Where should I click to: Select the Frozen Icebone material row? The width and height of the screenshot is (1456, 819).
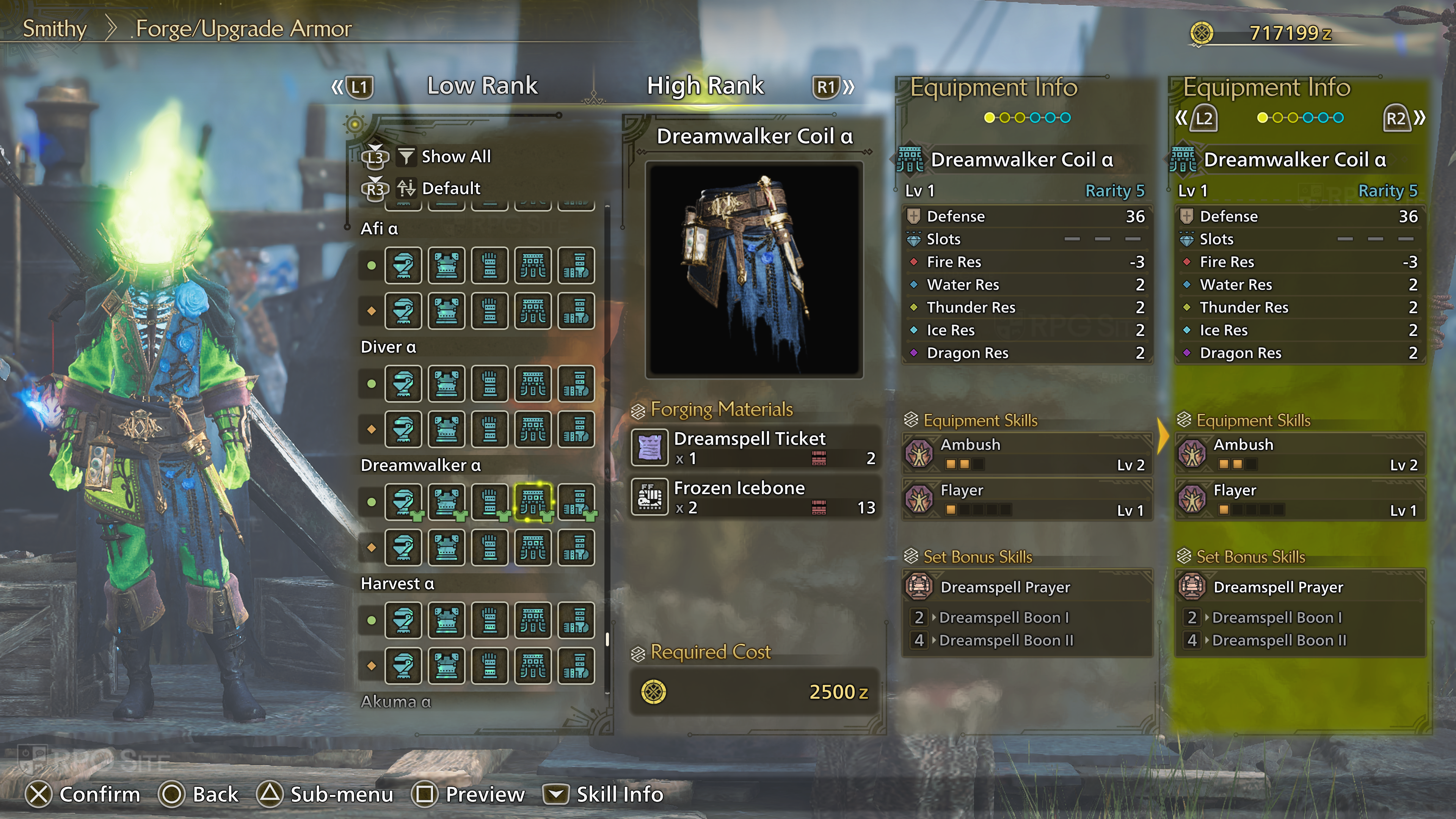(755, 497)
